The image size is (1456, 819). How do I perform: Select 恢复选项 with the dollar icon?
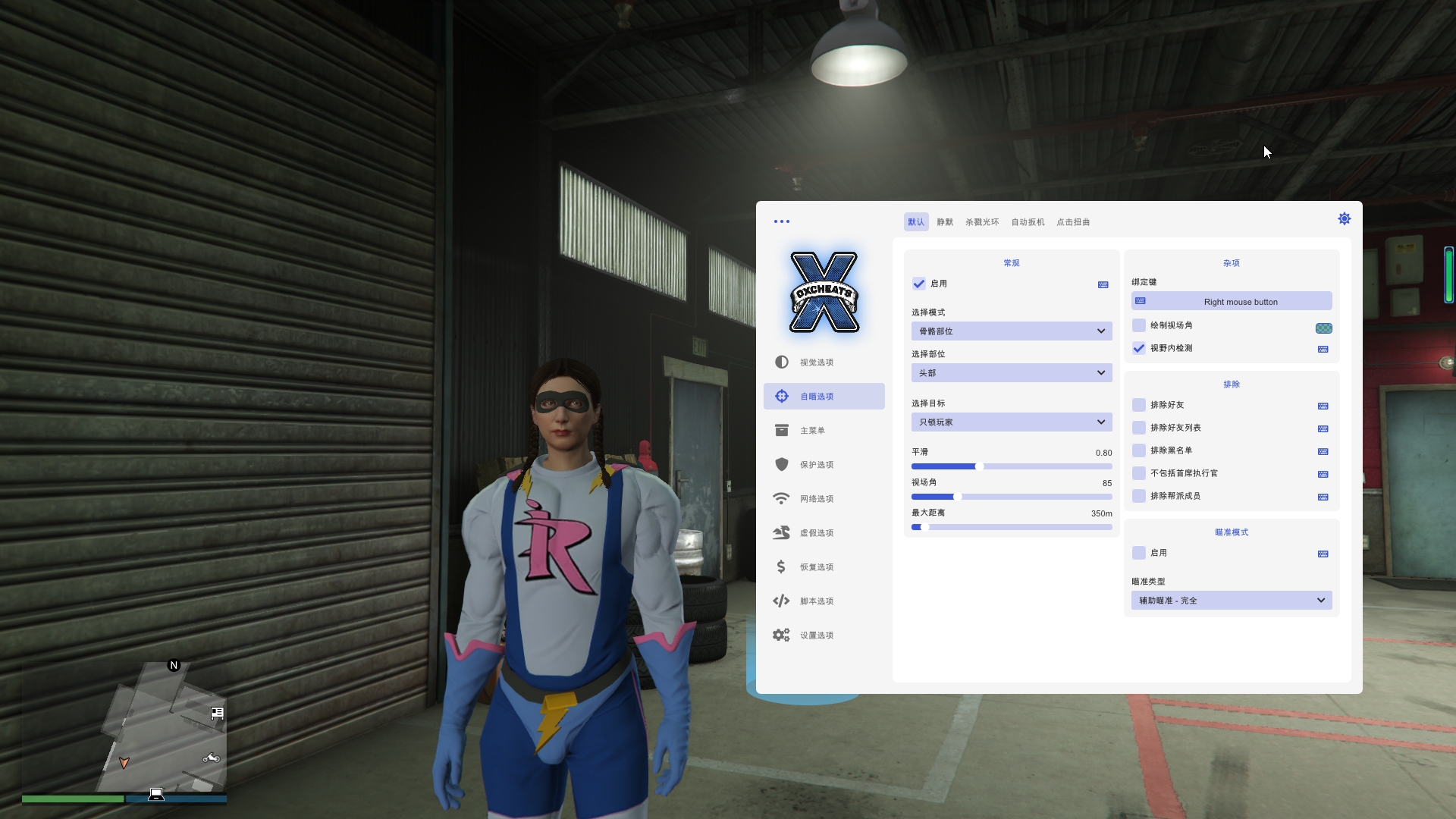(x=816, y=567)
